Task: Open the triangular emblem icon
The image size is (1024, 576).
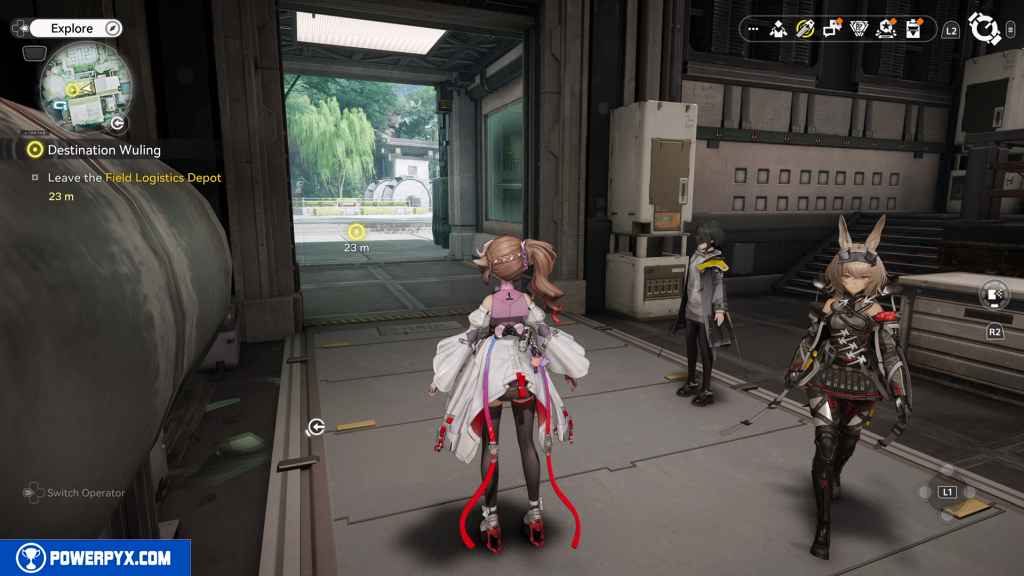Action: 858,29
